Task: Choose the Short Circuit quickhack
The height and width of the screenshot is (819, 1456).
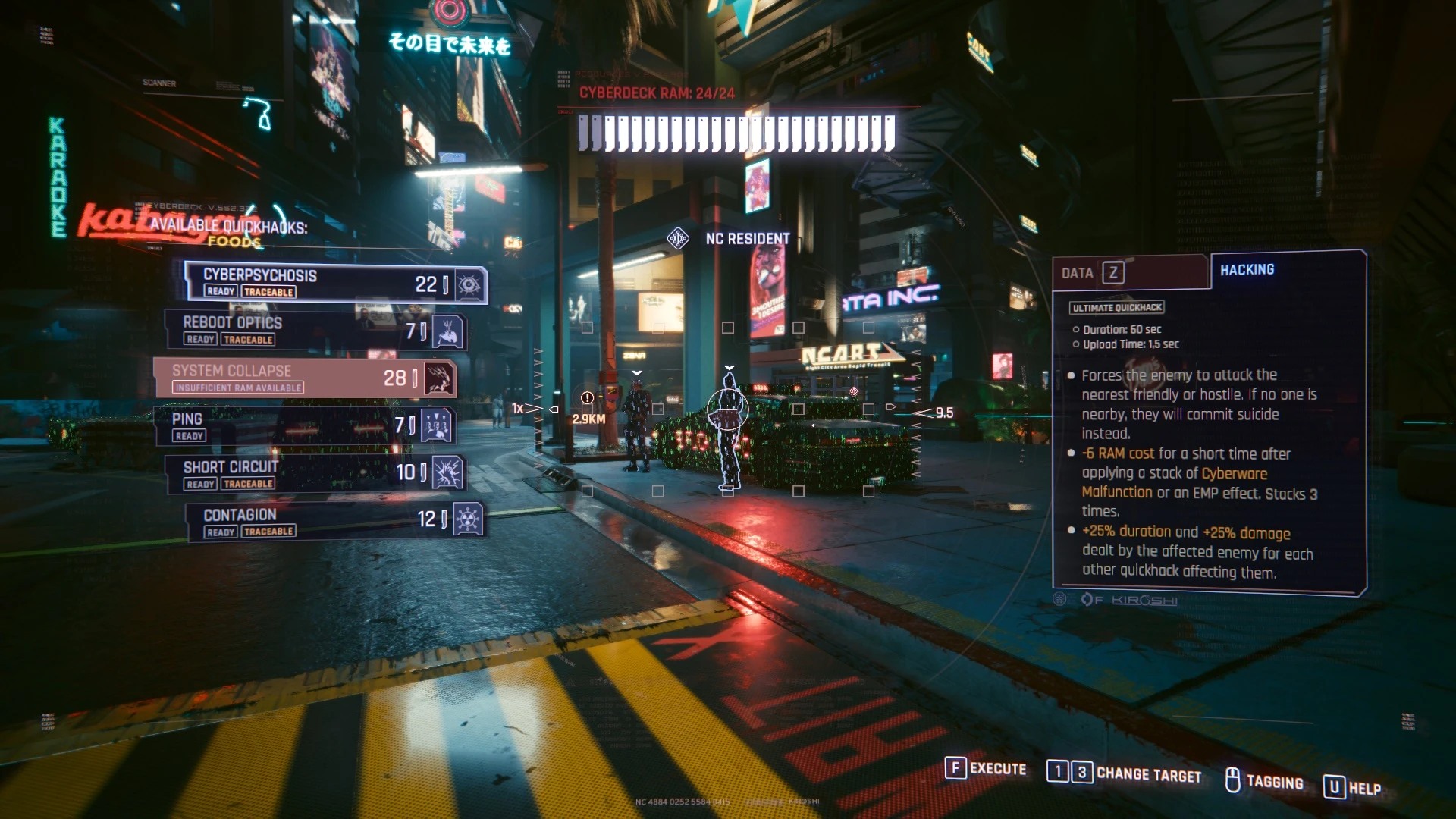Action: (x=315, y=473)
